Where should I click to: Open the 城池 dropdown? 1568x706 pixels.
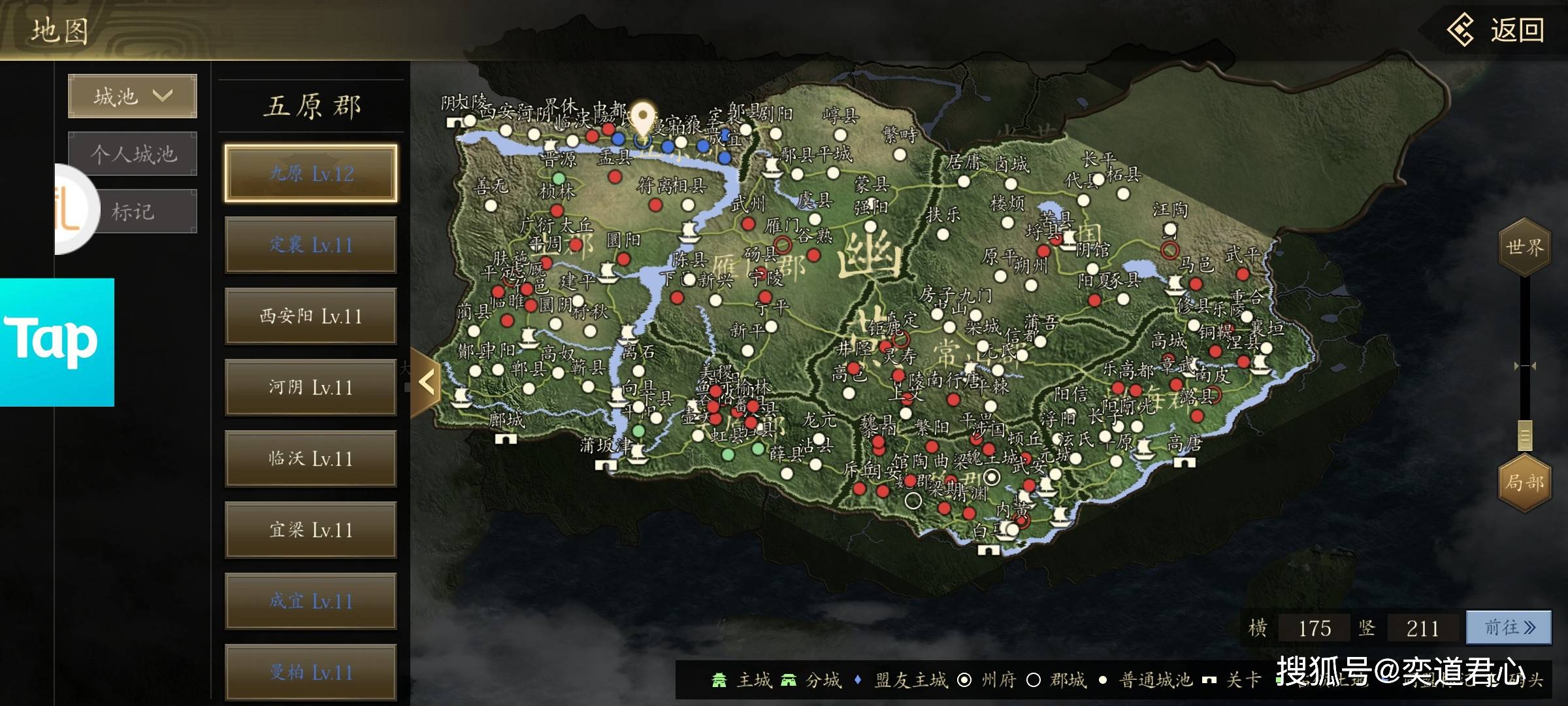[x=133, y=97]
